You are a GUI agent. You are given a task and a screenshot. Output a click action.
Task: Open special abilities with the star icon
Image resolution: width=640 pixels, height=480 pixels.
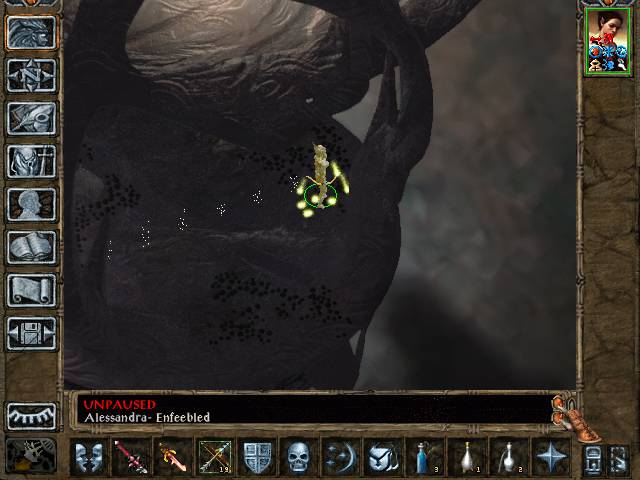549,457
